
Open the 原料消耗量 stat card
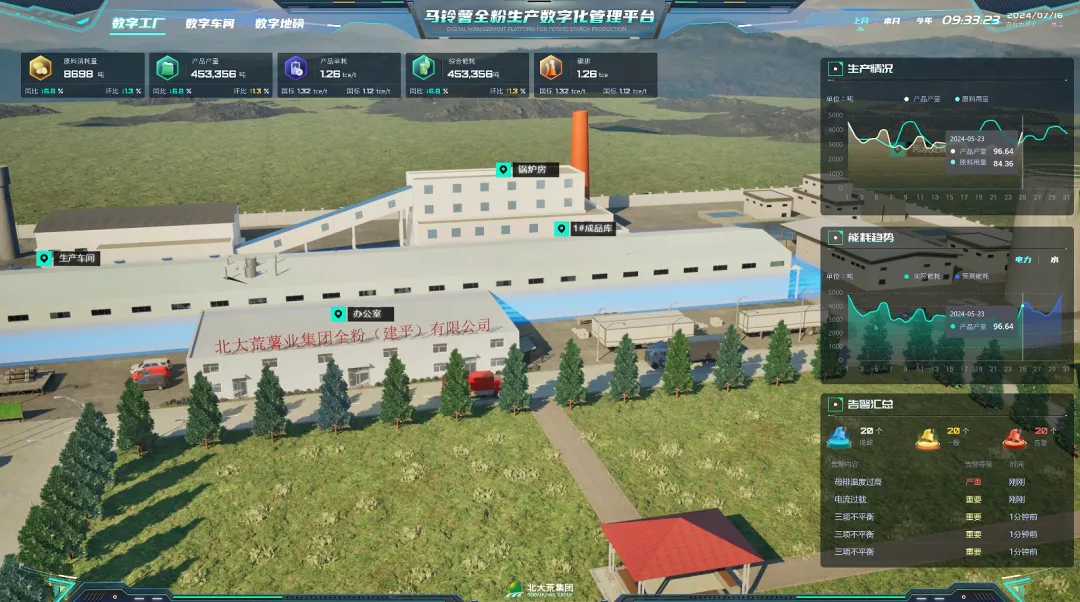(84, 75)
